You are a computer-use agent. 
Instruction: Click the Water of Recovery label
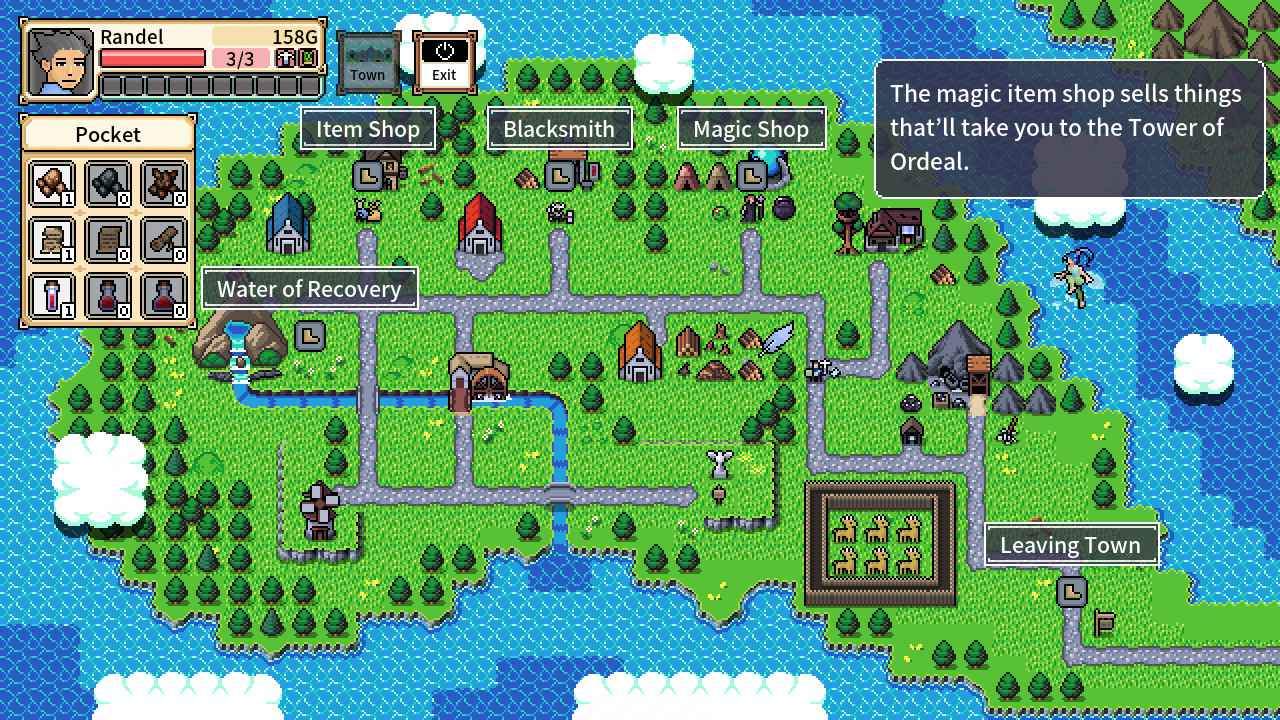[x=310, y=289]
